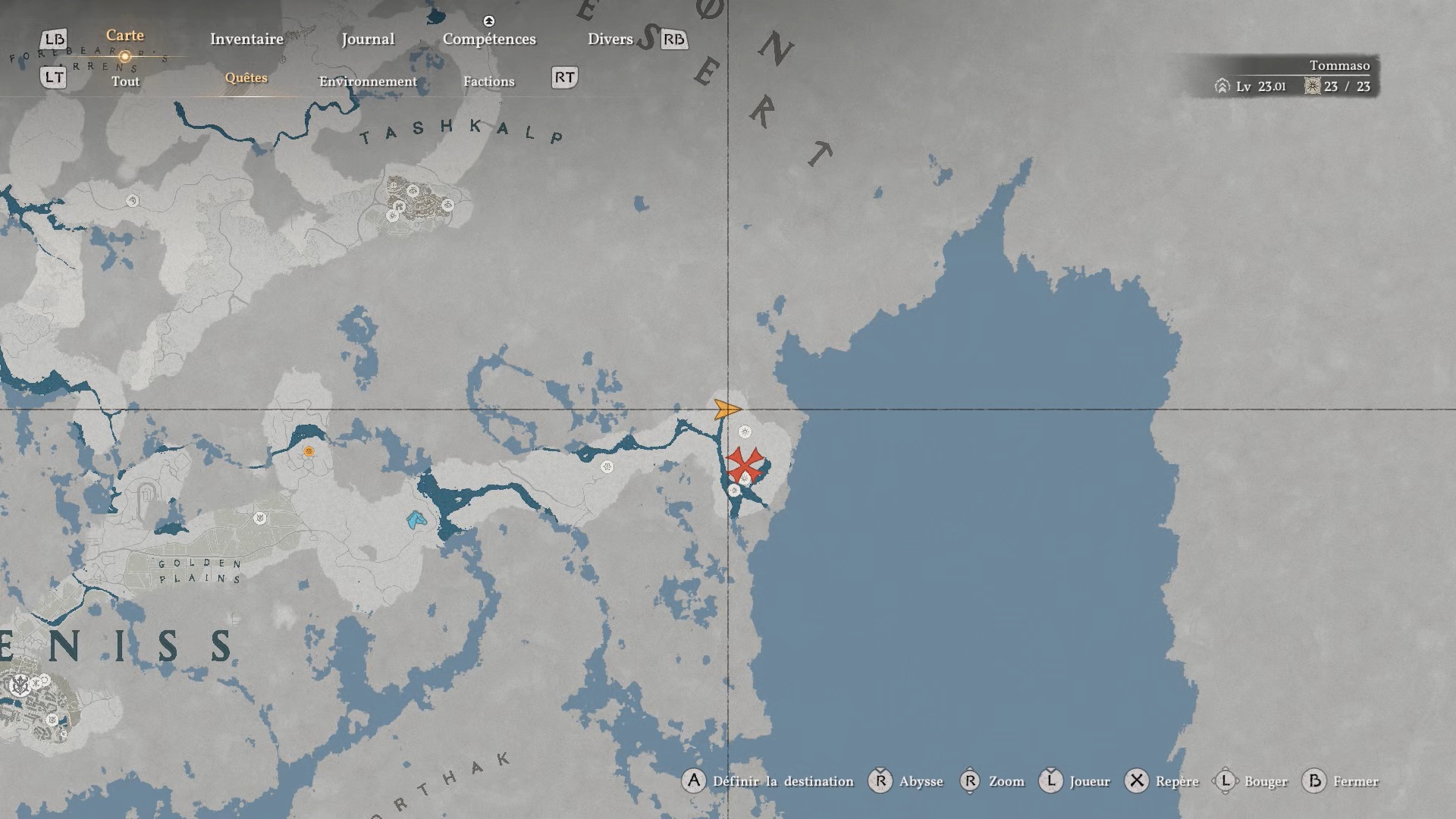Select the Factions map filter
The height and width of the screenshot is (819, 1456).
488,81
